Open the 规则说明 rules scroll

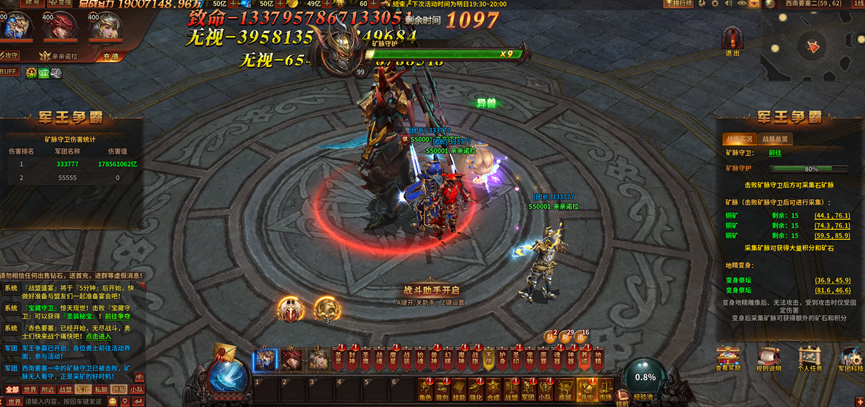[769, 359]
